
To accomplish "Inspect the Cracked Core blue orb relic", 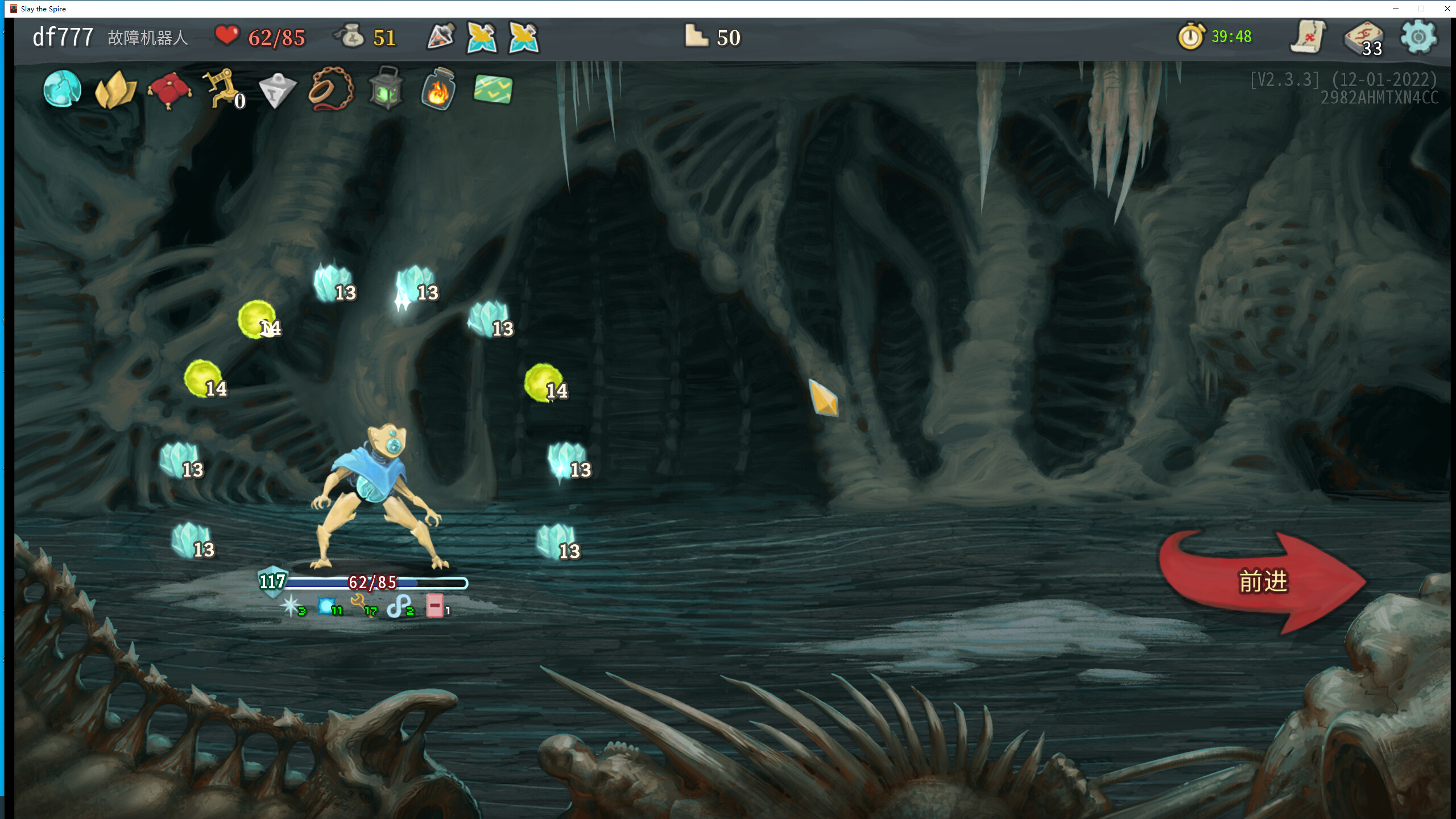I will pos(62,89).
